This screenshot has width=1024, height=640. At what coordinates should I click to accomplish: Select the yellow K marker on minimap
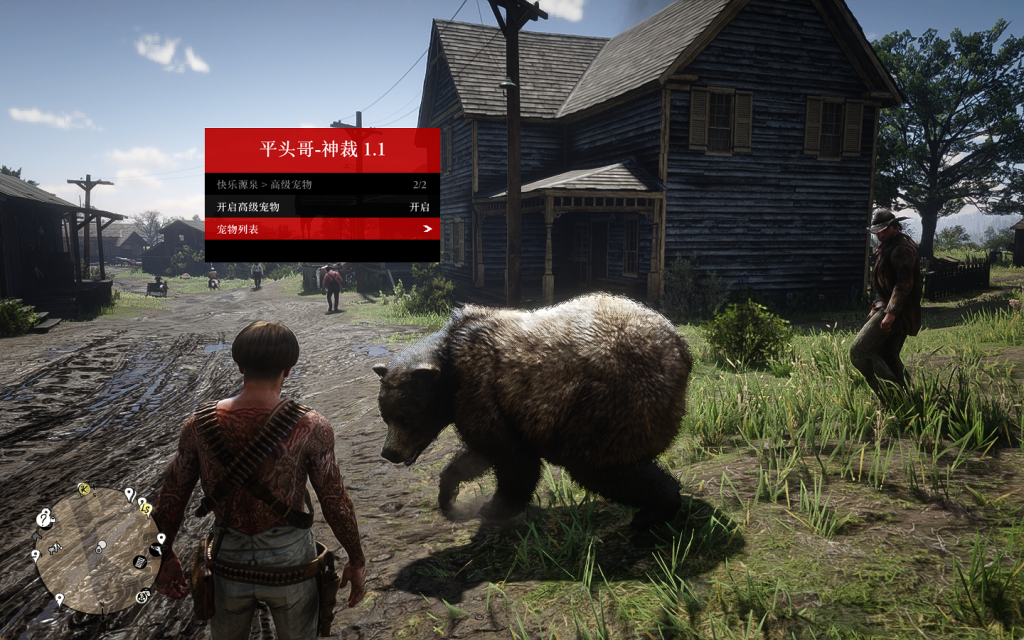coord(84,490)
